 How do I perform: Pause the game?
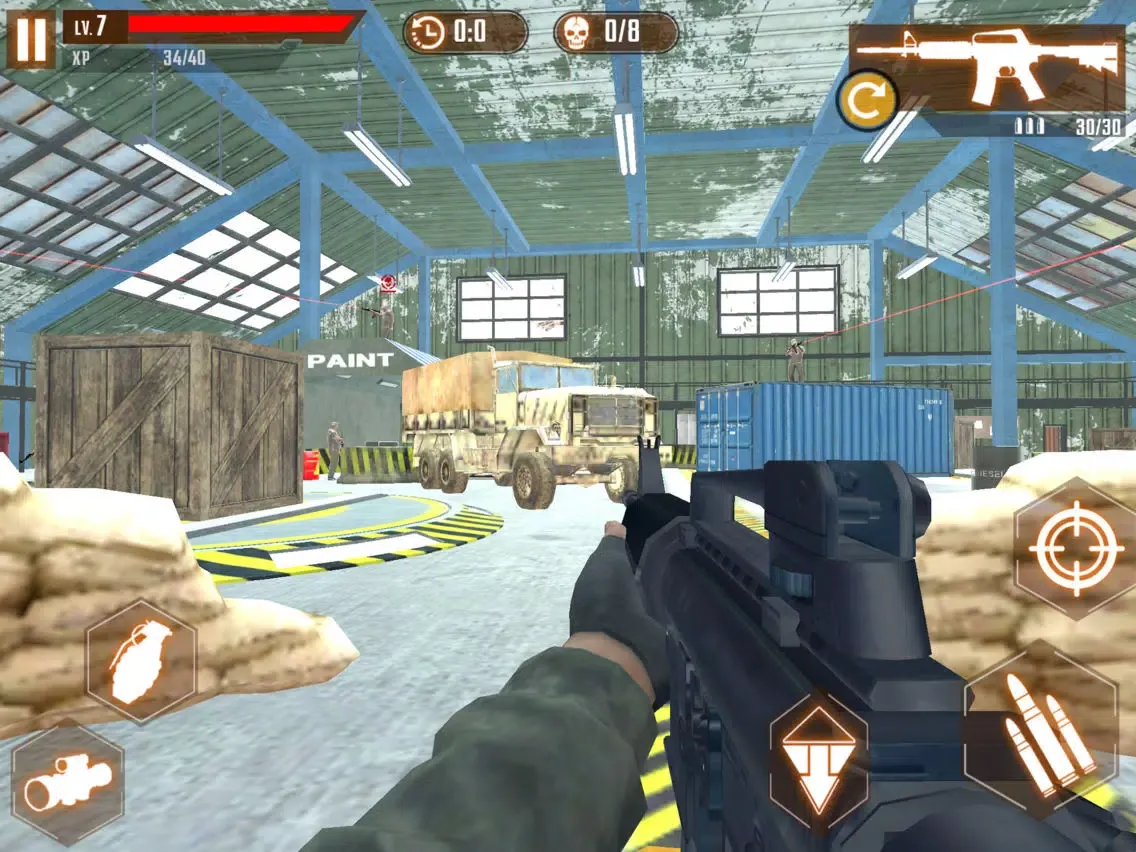click(31, 41)
